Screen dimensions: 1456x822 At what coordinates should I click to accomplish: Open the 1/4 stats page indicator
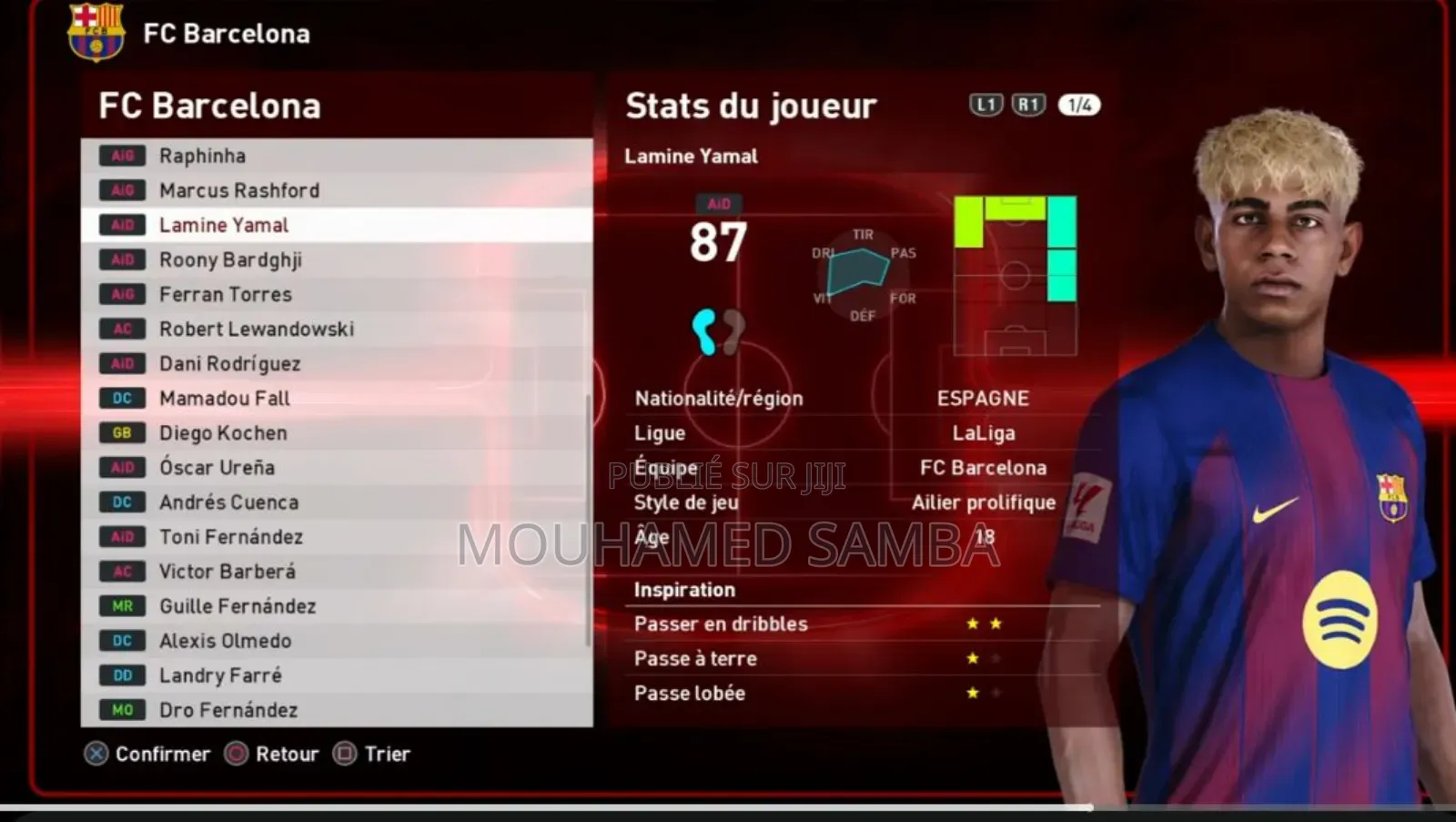(1077, 105)
